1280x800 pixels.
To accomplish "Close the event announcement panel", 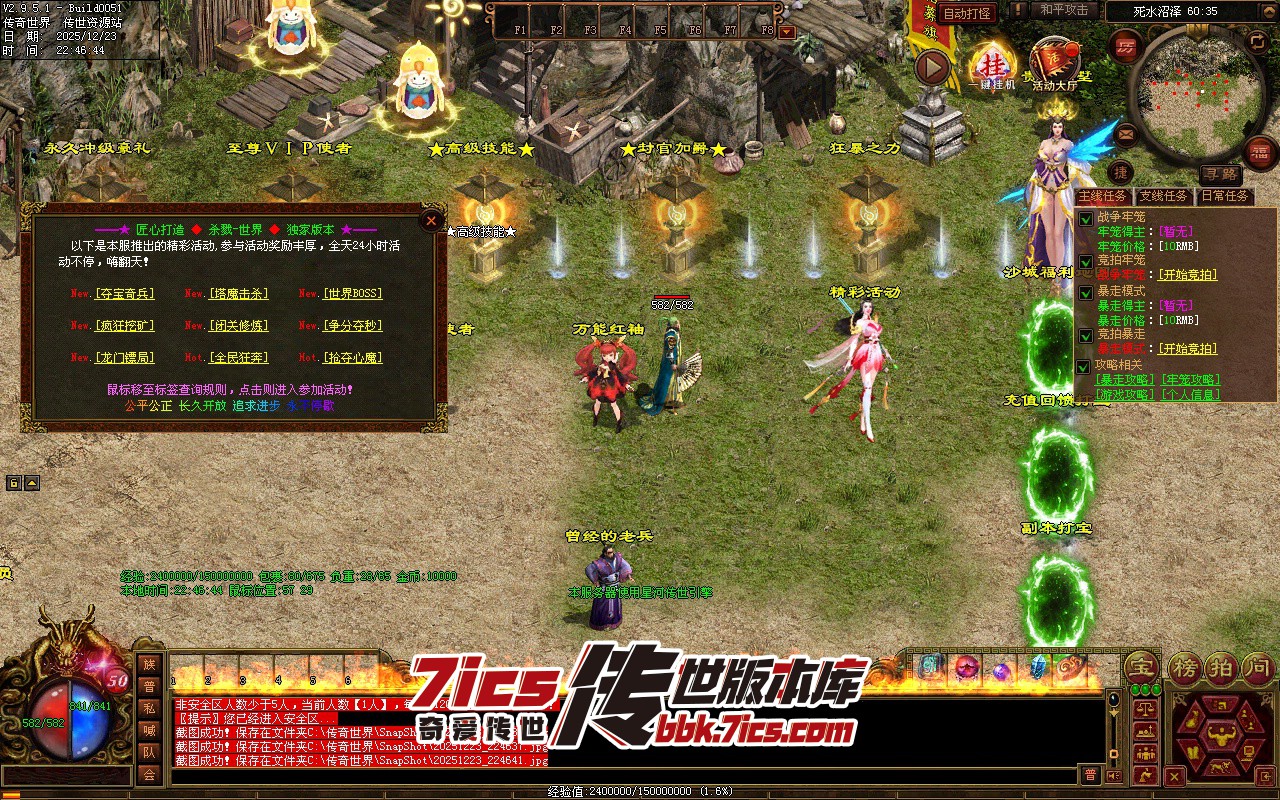I will point(431,221).
